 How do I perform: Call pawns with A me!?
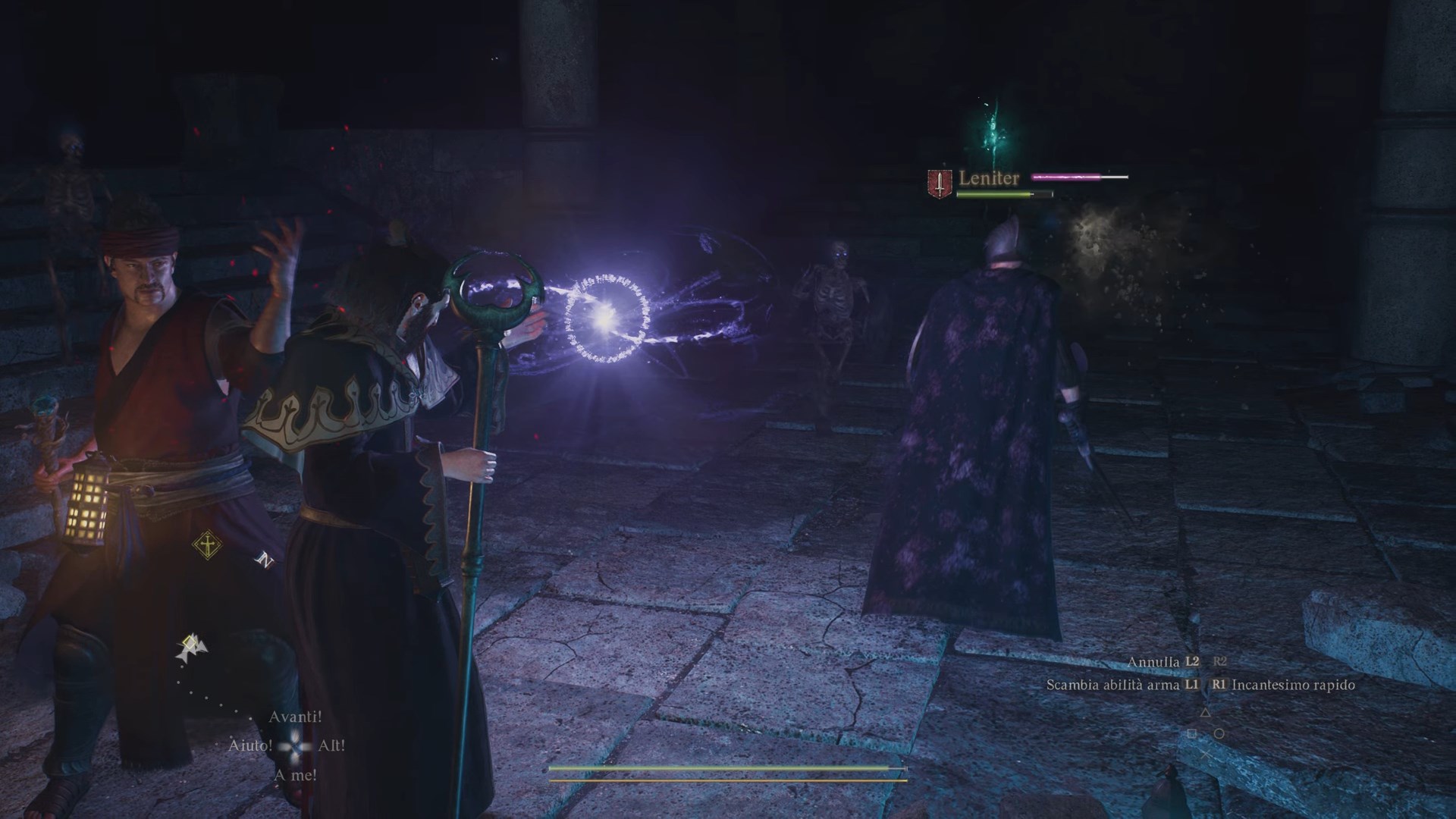click(x=295, y=775)
